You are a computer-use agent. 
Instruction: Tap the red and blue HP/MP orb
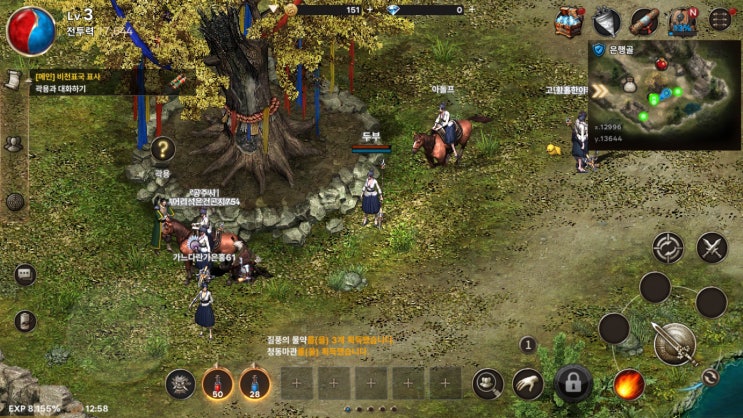30,30
